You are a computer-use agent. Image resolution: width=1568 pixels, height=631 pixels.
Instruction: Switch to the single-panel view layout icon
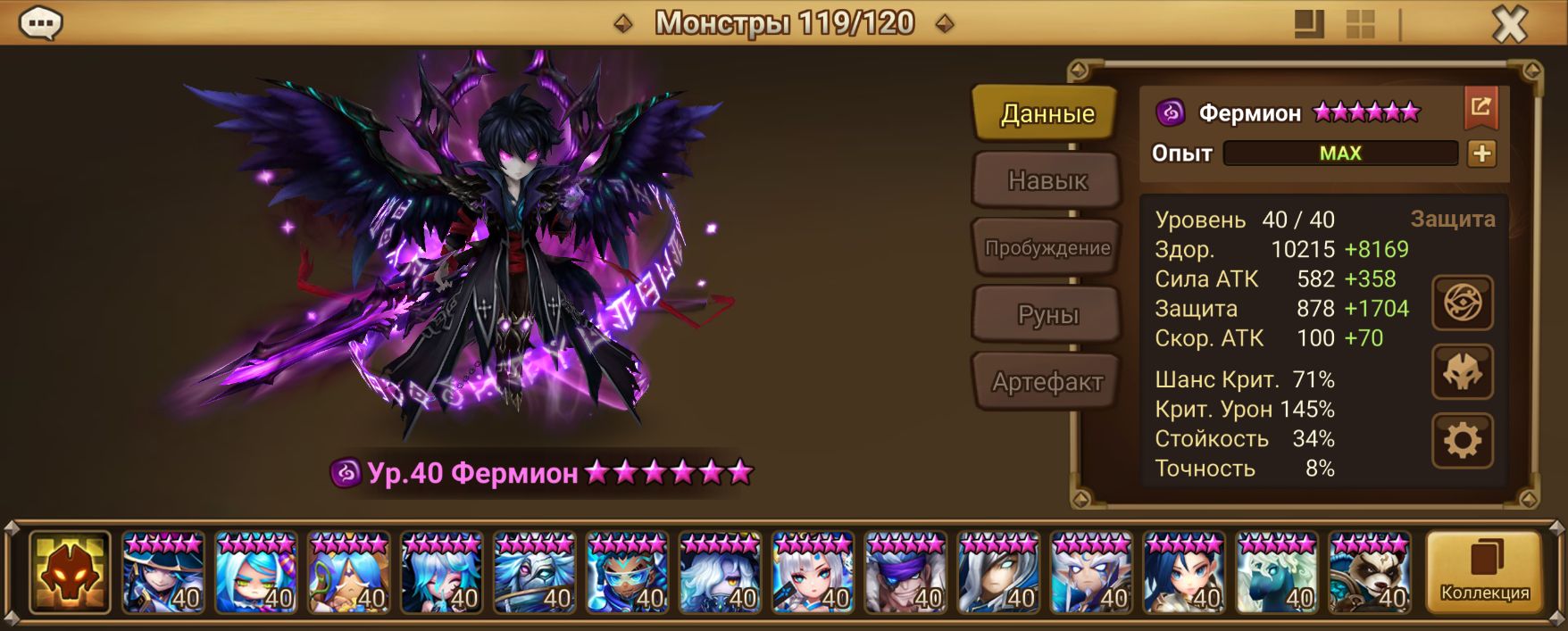point(1309,25)
